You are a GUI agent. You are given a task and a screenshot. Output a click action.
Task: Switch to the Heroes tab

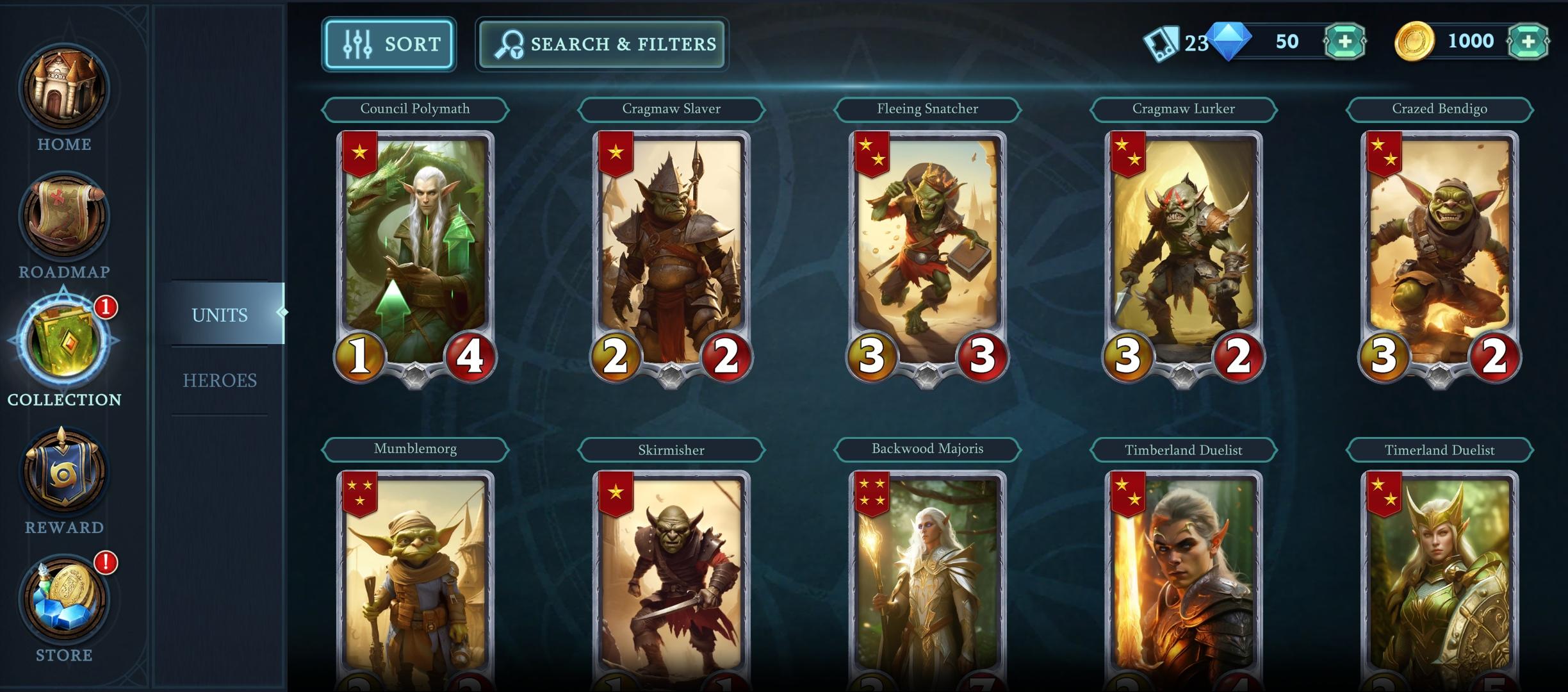[x=220, y=381]
